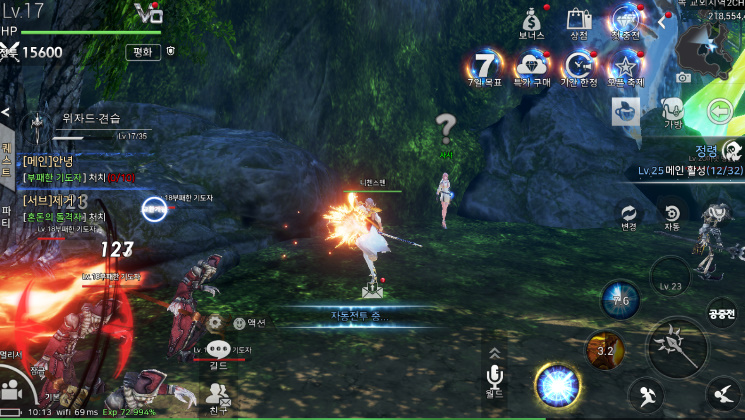This screenshot has height=420, width=745.
Task: Open the 상점 shop
Action: pos(578,20)
